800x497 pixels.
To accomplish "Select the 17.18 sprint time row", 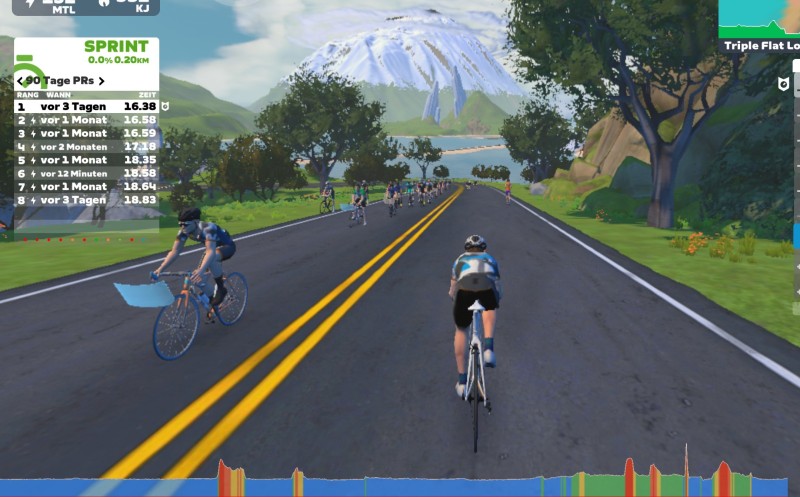I will click(x=86, y=146).
